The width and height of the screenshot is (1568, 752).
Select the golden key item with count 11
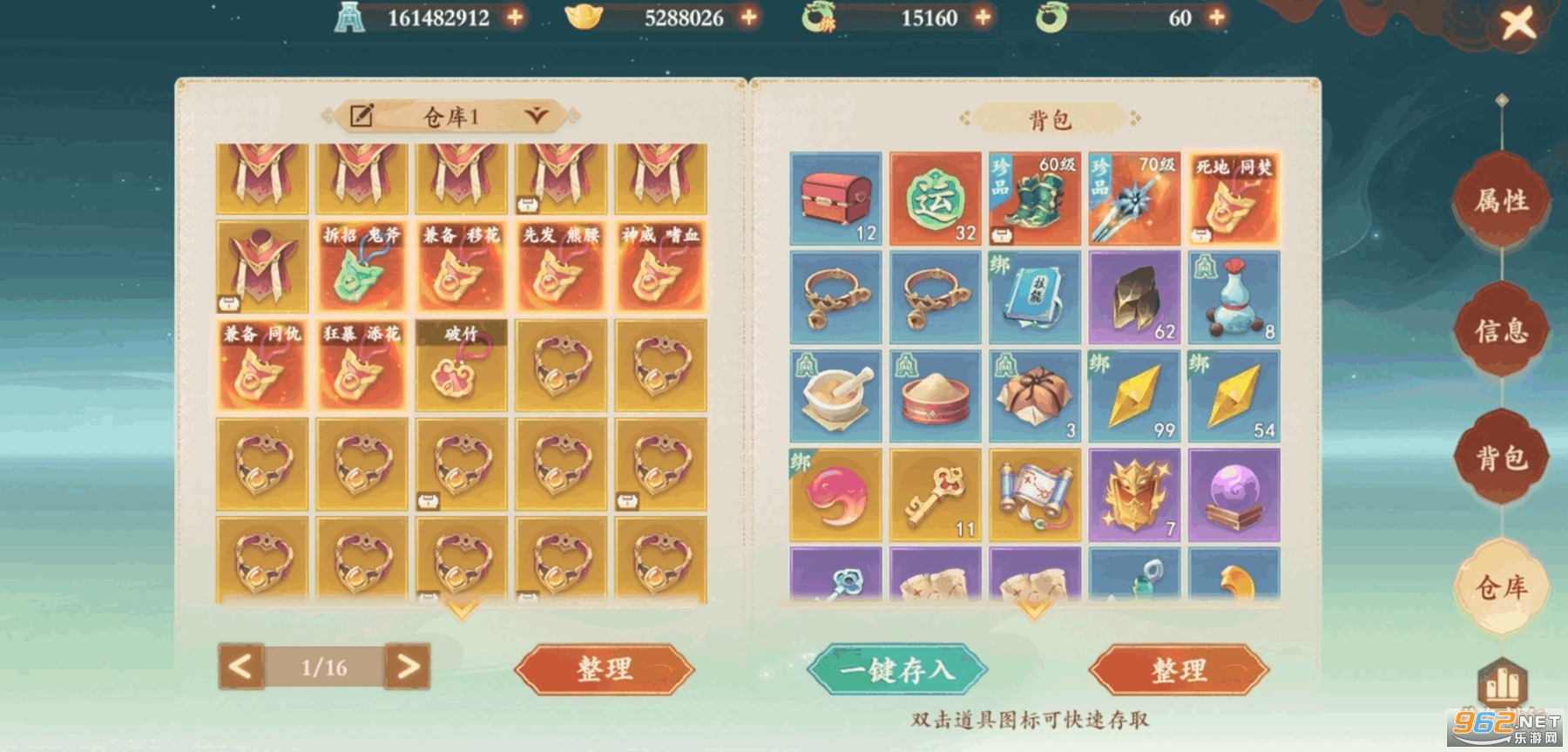pyautogui.click(x=936, y=497)
